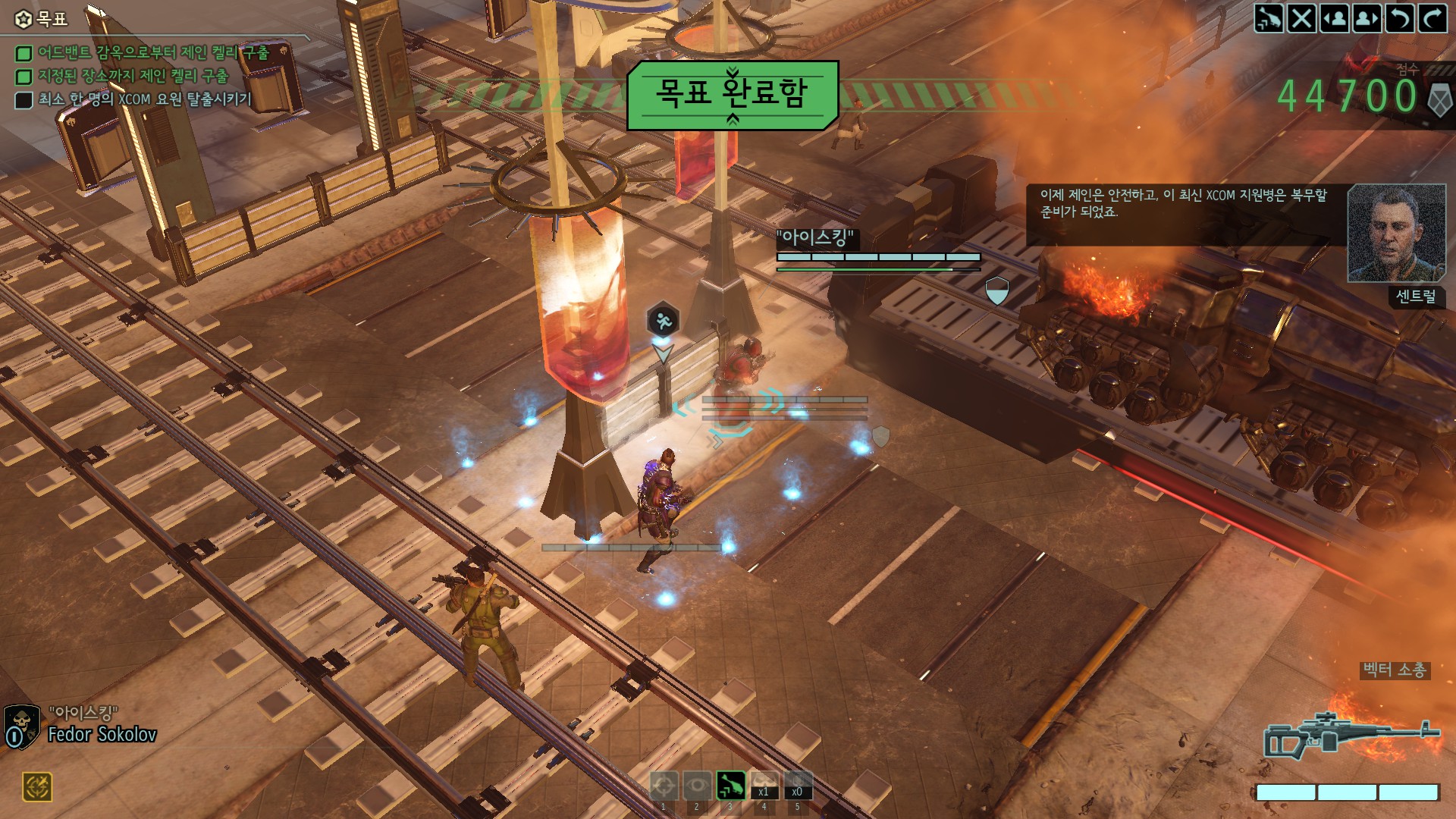1456x819 pixels.
Task: Click the X end-turn button
Action: (x=1301, y=18)
